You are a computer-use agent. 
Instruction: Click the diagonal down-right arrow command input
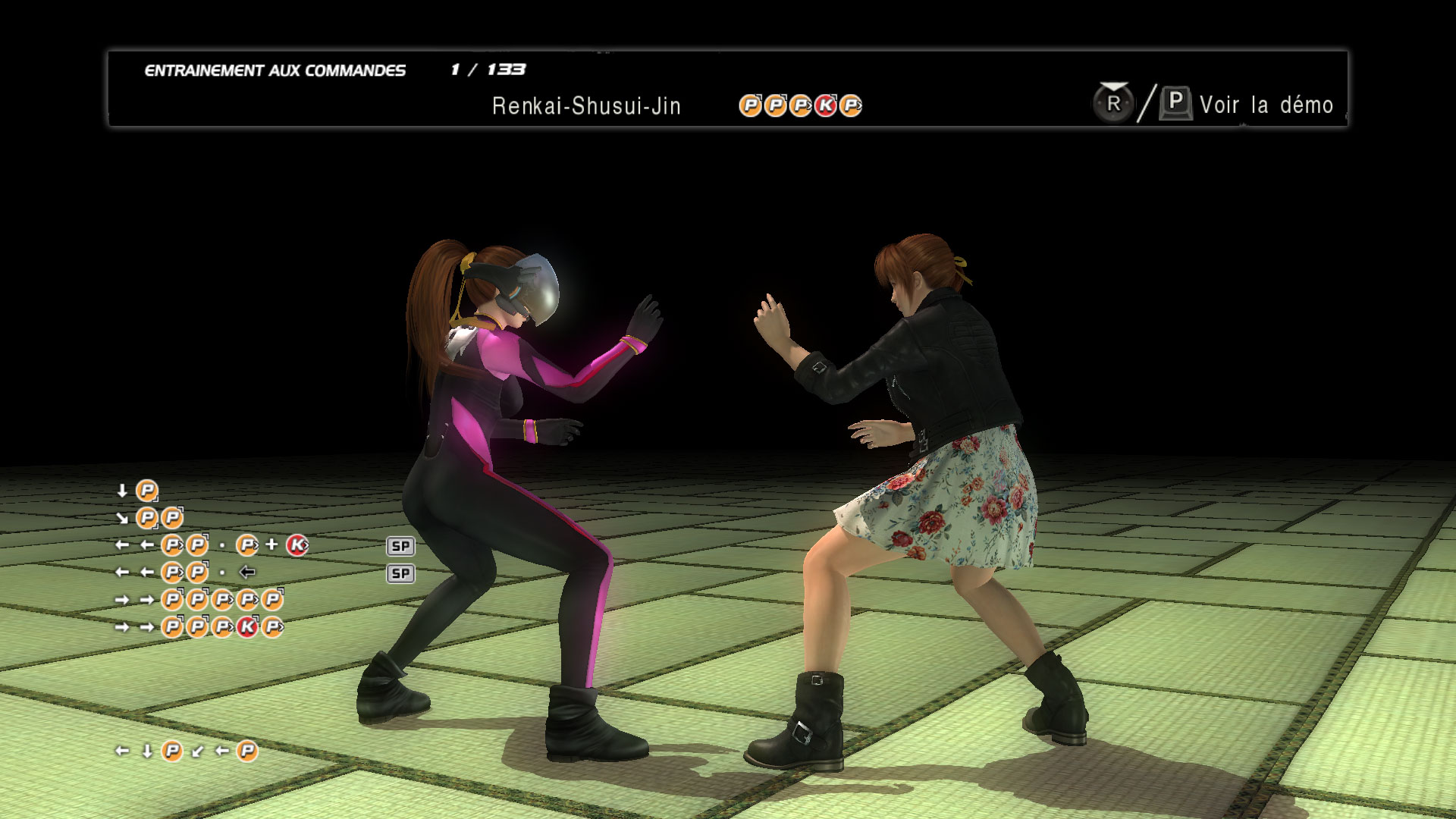click(x=123, y=518)
